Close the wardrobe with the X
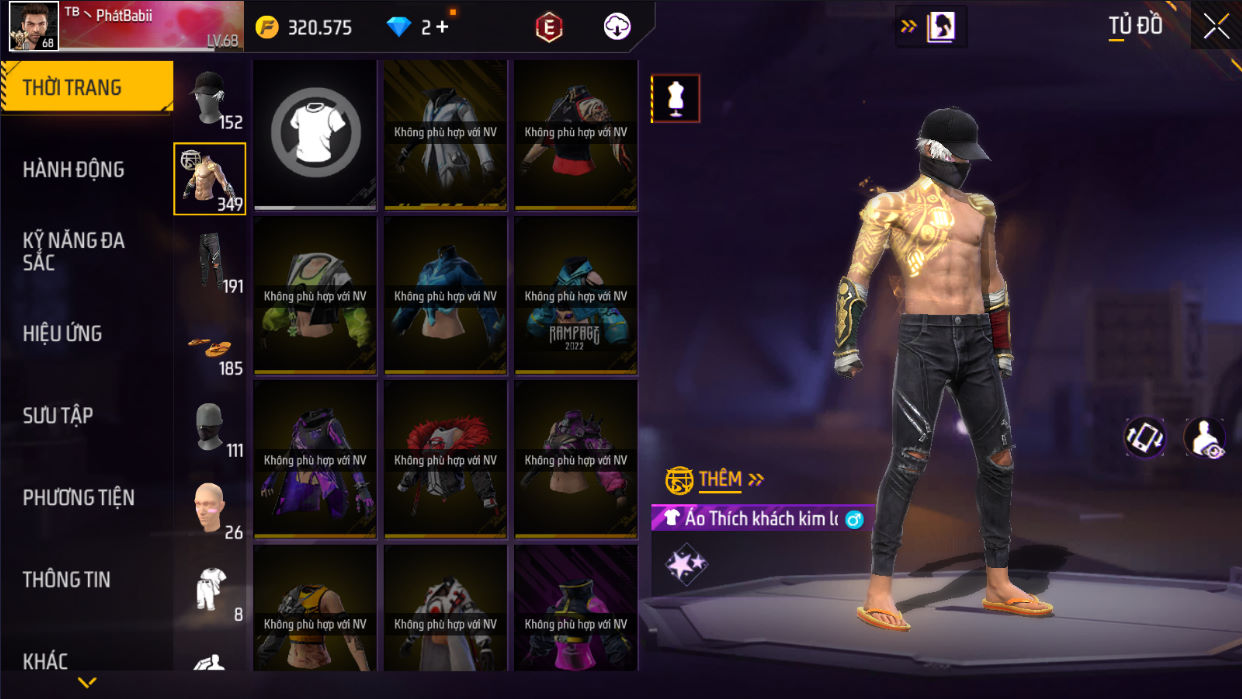 tap(1216, 27)
